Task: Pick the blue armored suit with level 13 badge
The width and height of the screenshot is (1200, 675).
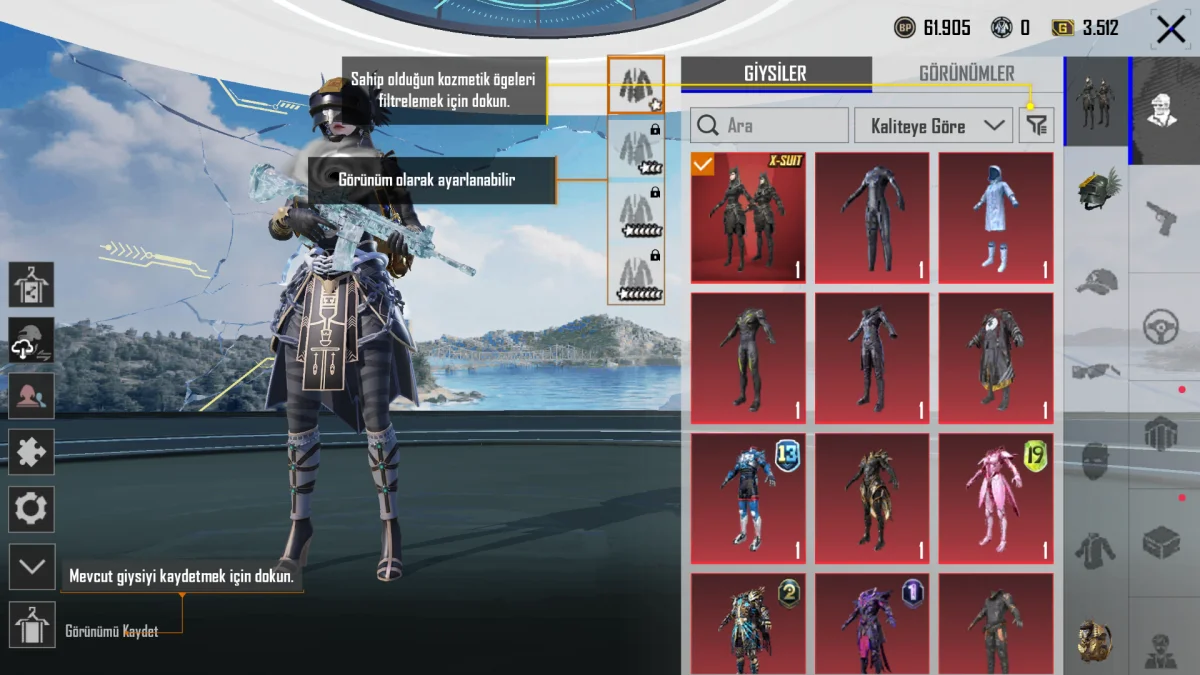Action: pyautogui.click(x=748, y=498)
